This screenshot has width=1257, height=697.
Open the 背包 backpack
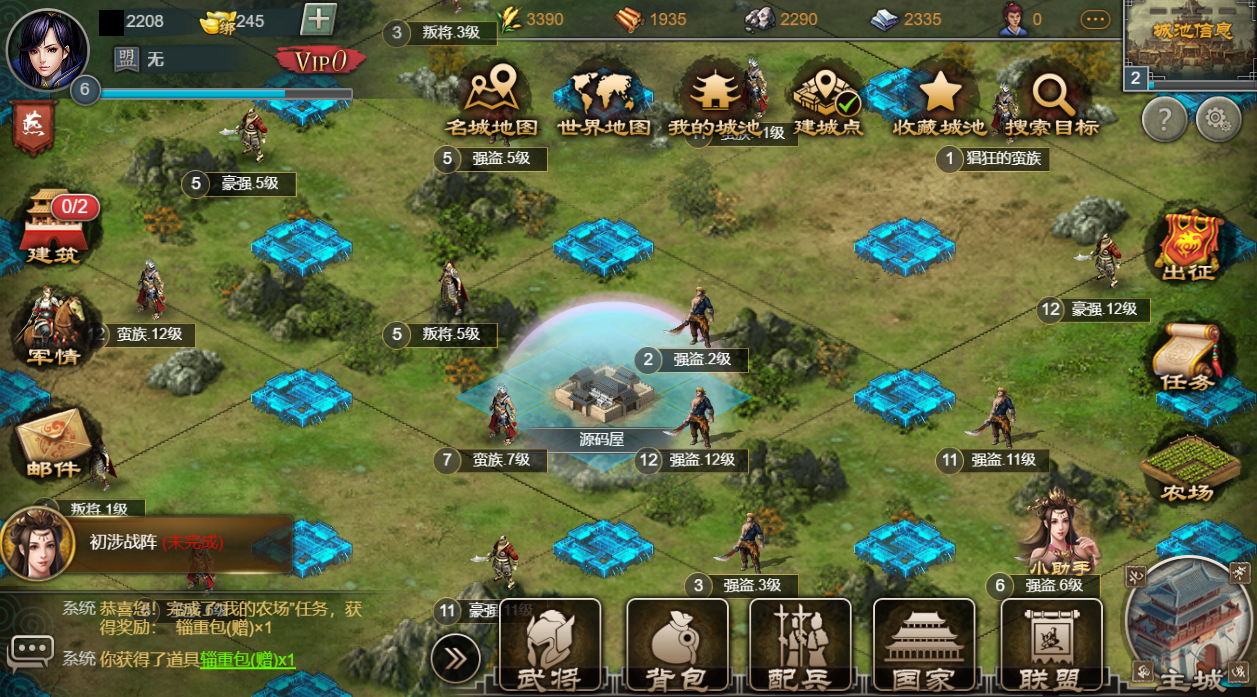676,647
